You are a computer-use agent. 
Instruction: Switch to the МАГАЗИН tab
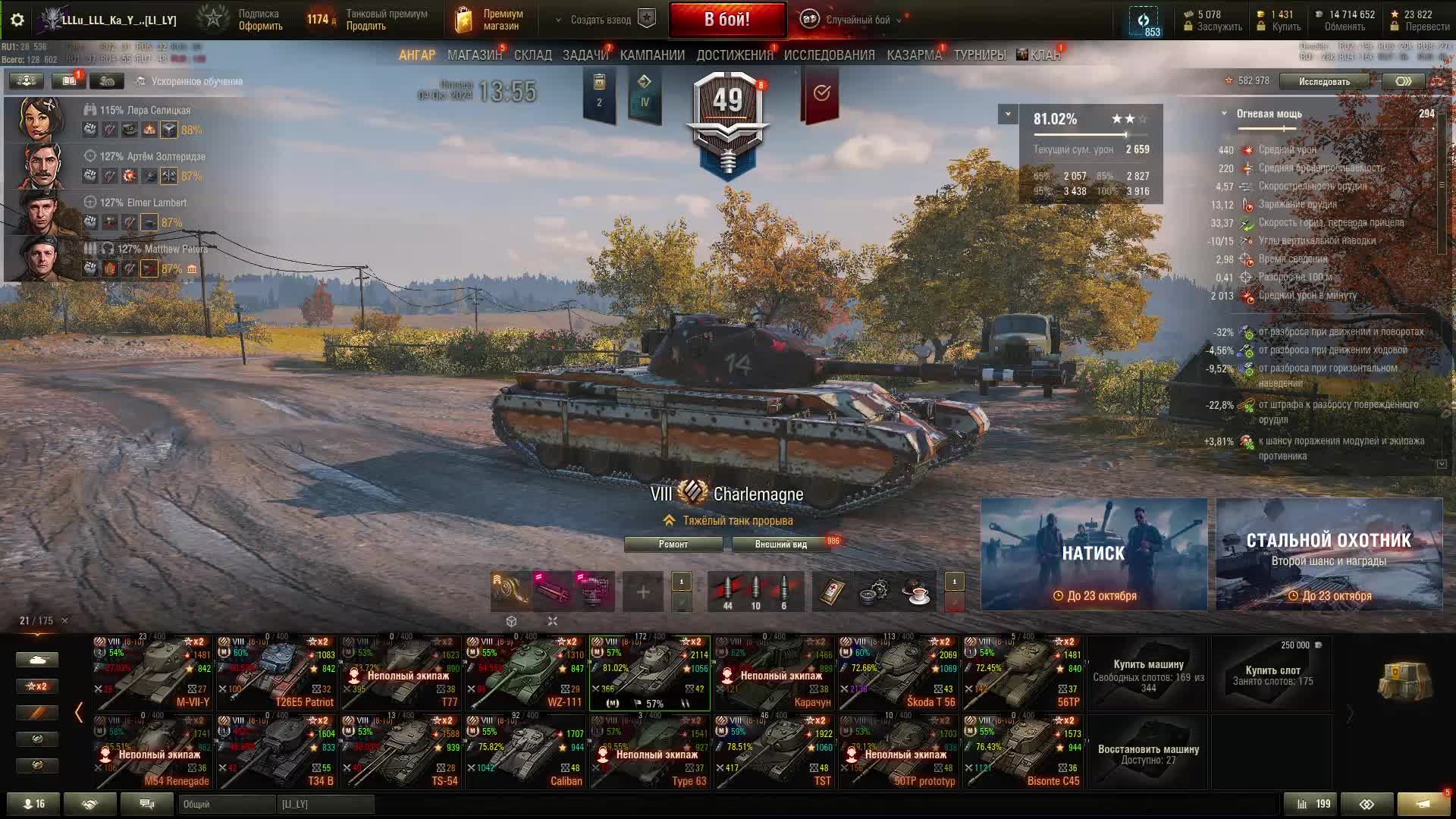pos(475,55)
